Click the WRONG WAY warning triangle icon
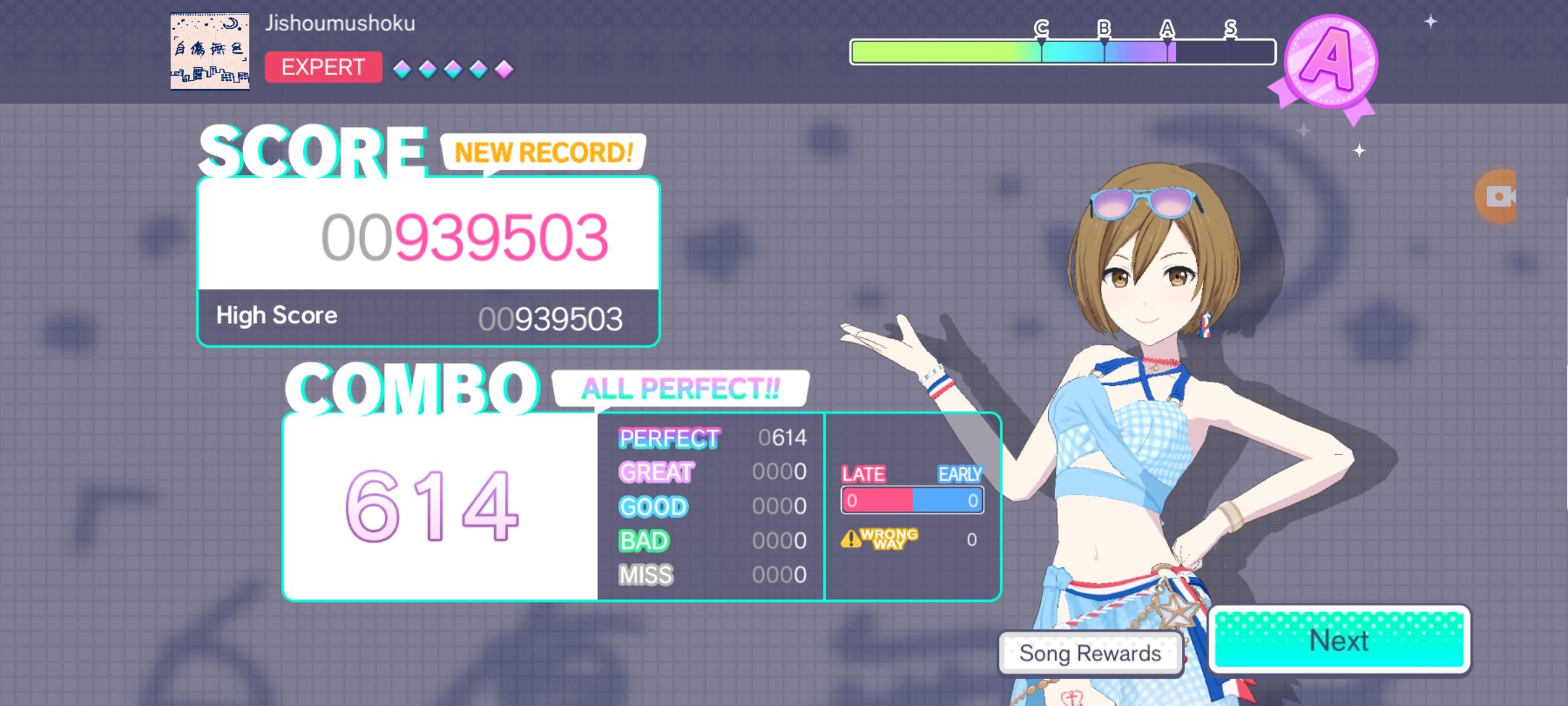This screenshot has height=706, width=1568. click(x=851, y=539)
